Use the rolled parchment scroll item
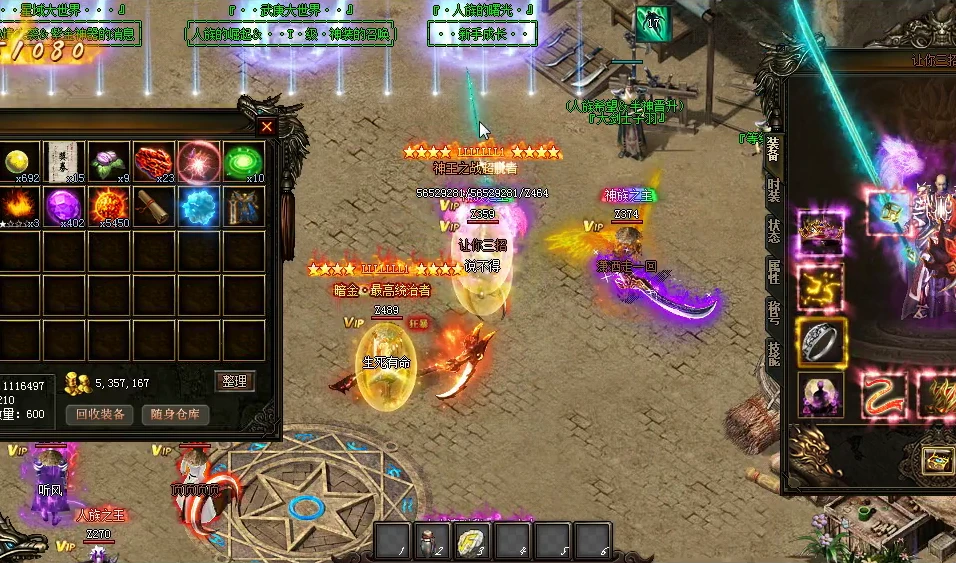The width and height of the screenshot is (956, 563). point(153,207)
